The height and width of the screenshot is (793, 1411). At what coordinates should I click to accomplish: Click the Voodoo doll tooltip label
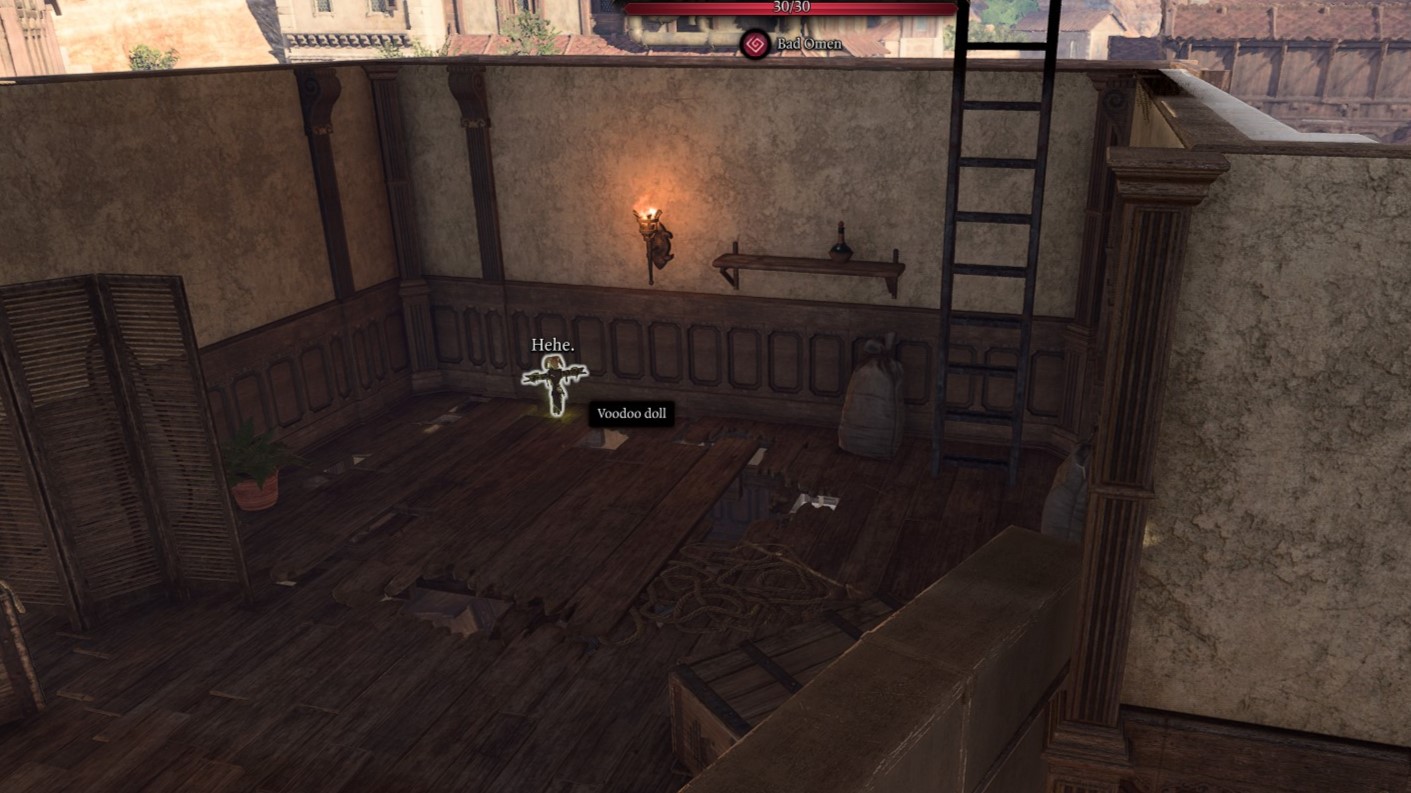[632, 414]
